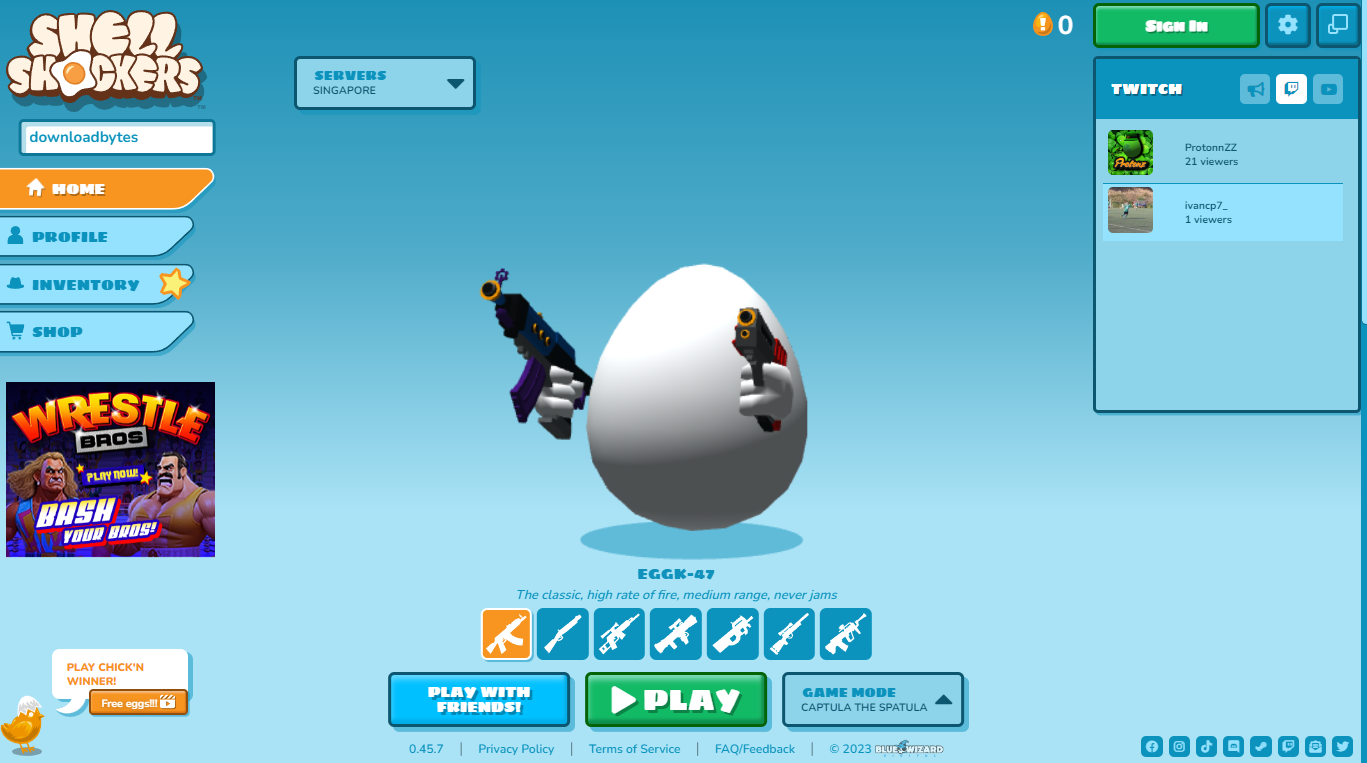Click the Discord icon in the footer
Viewport: 1367px width, 763px height.
pyautogui.click(x=1233, y=746)
